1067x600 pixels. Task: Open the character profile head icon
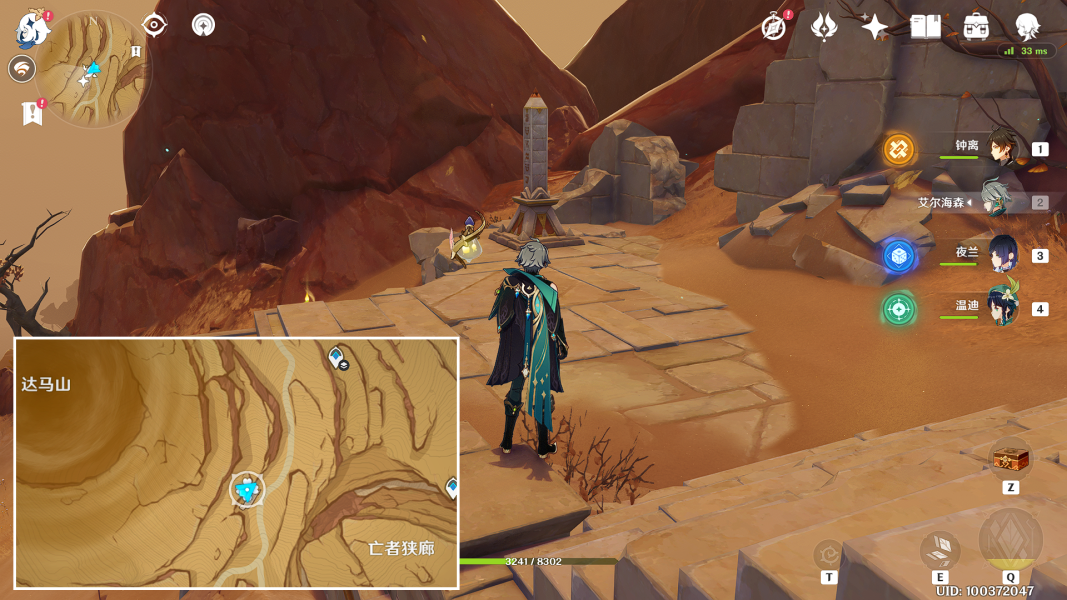point(1027,27)
